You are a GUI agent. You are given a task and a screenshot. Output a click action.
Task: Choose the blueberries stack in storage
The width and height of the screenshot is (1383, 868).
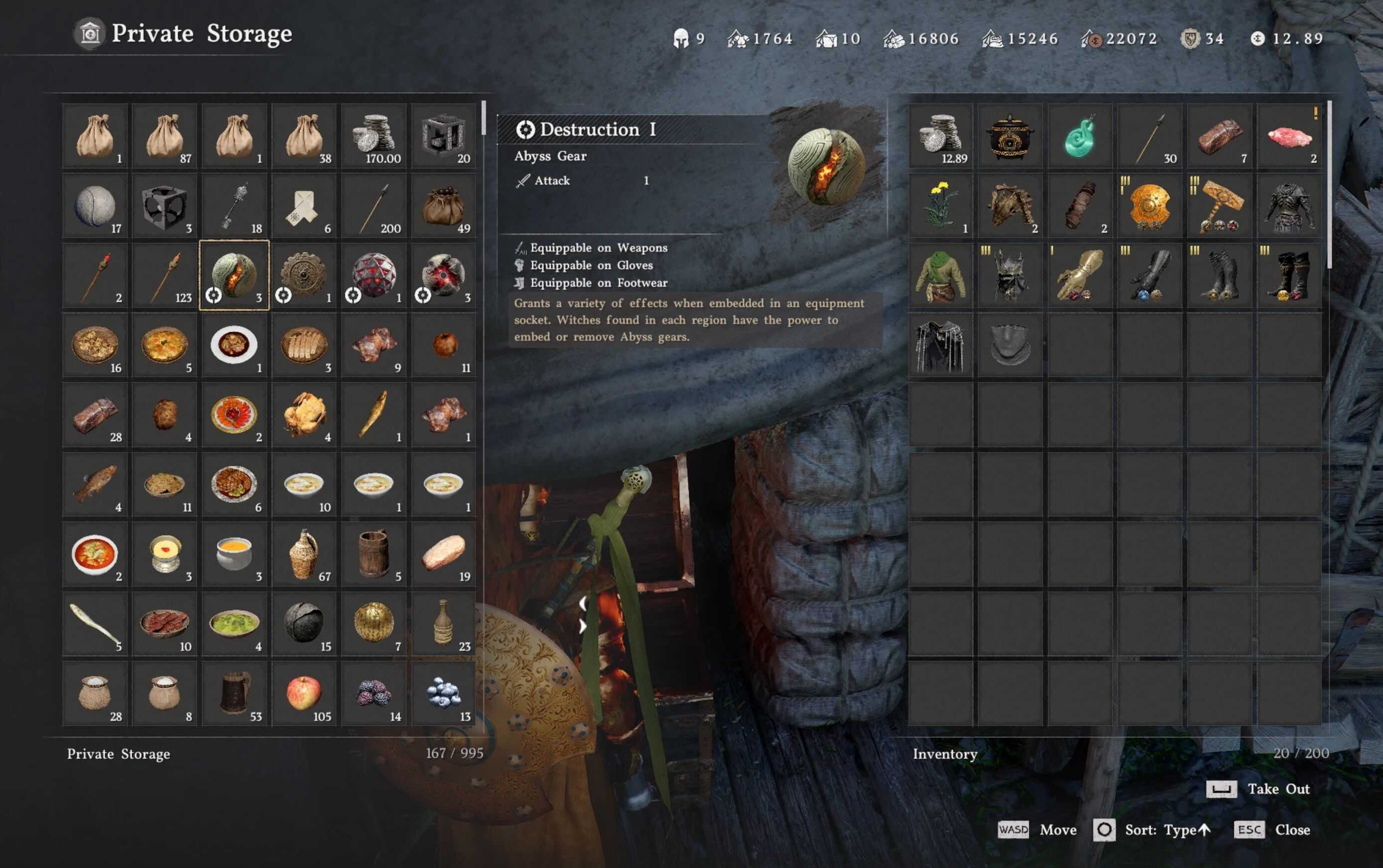(x=443, y=694)
